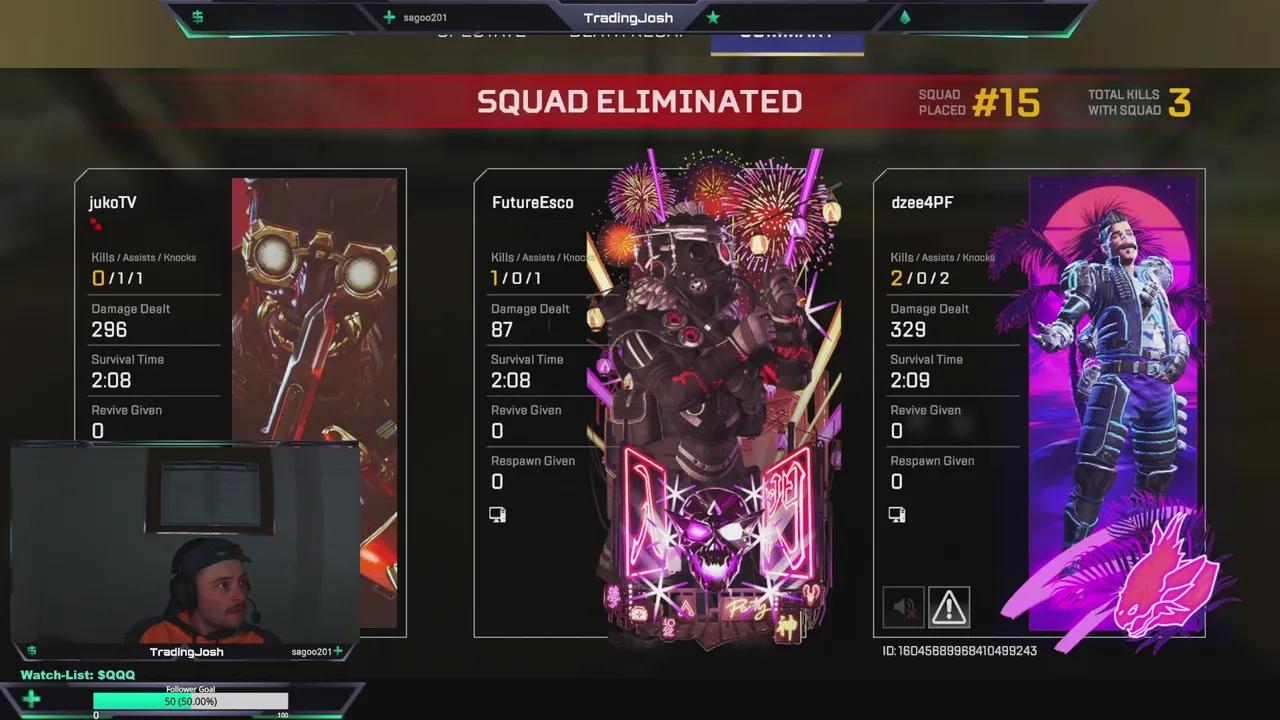Image resolution: width=1280 pixels, height=720 pixels.
Task: Click the green plus icon beside sagoo201
Action: [389, 17]
